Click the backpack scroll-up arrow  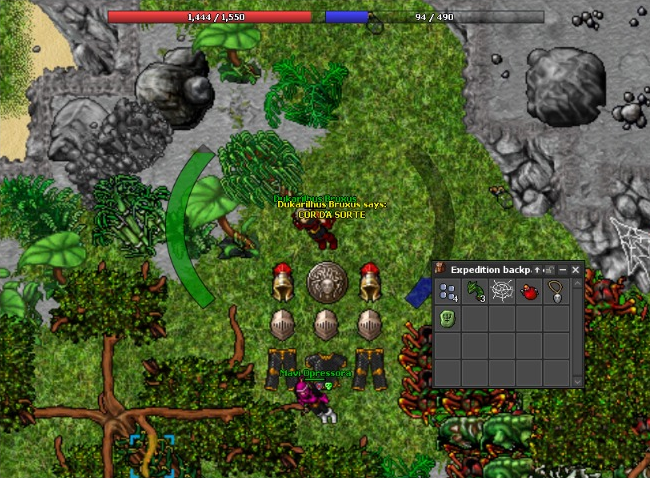(x=576, y=284)
